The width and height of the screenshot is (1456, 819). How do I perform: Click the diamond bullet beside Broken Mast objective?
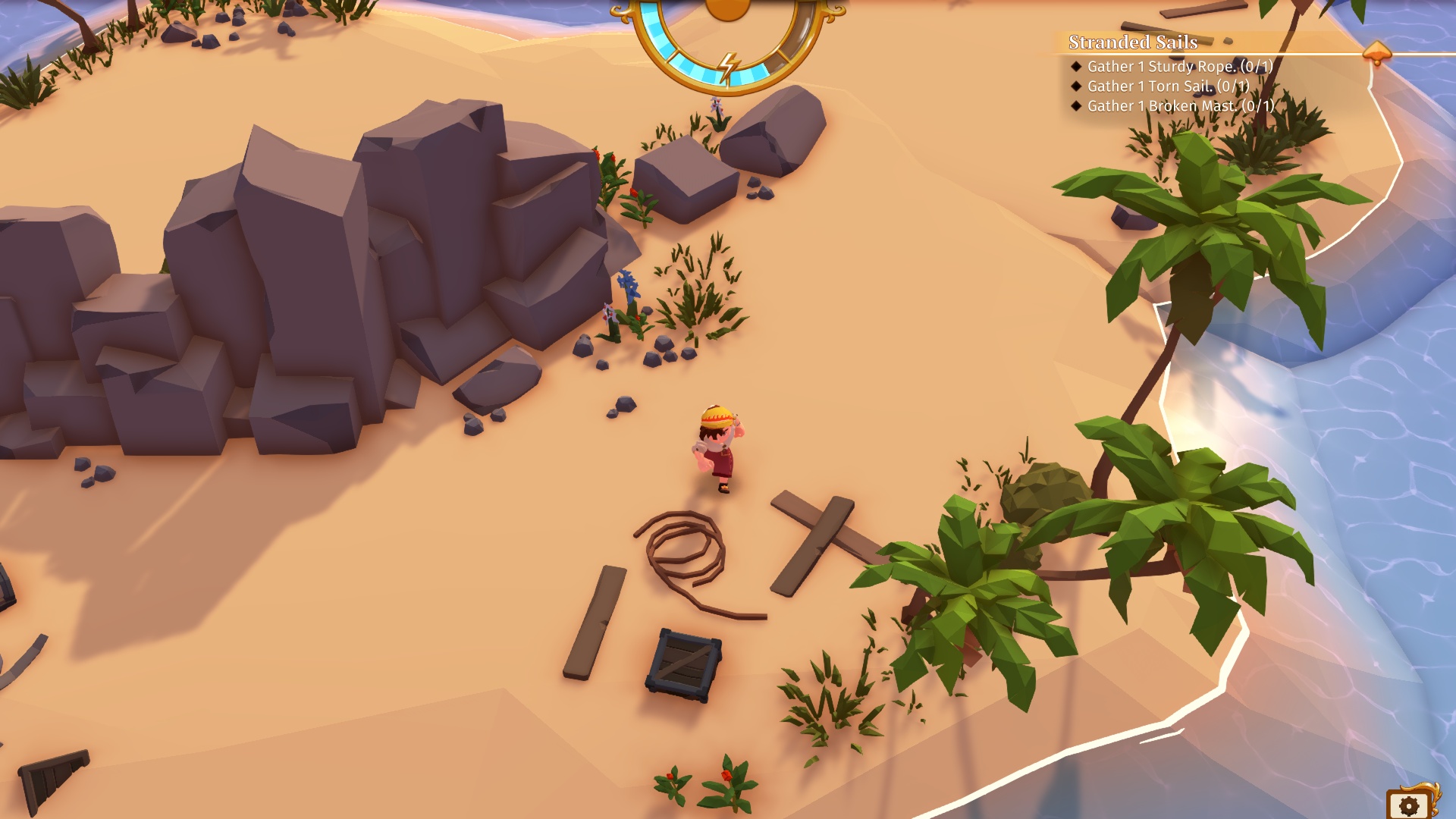click(1076, 107)
